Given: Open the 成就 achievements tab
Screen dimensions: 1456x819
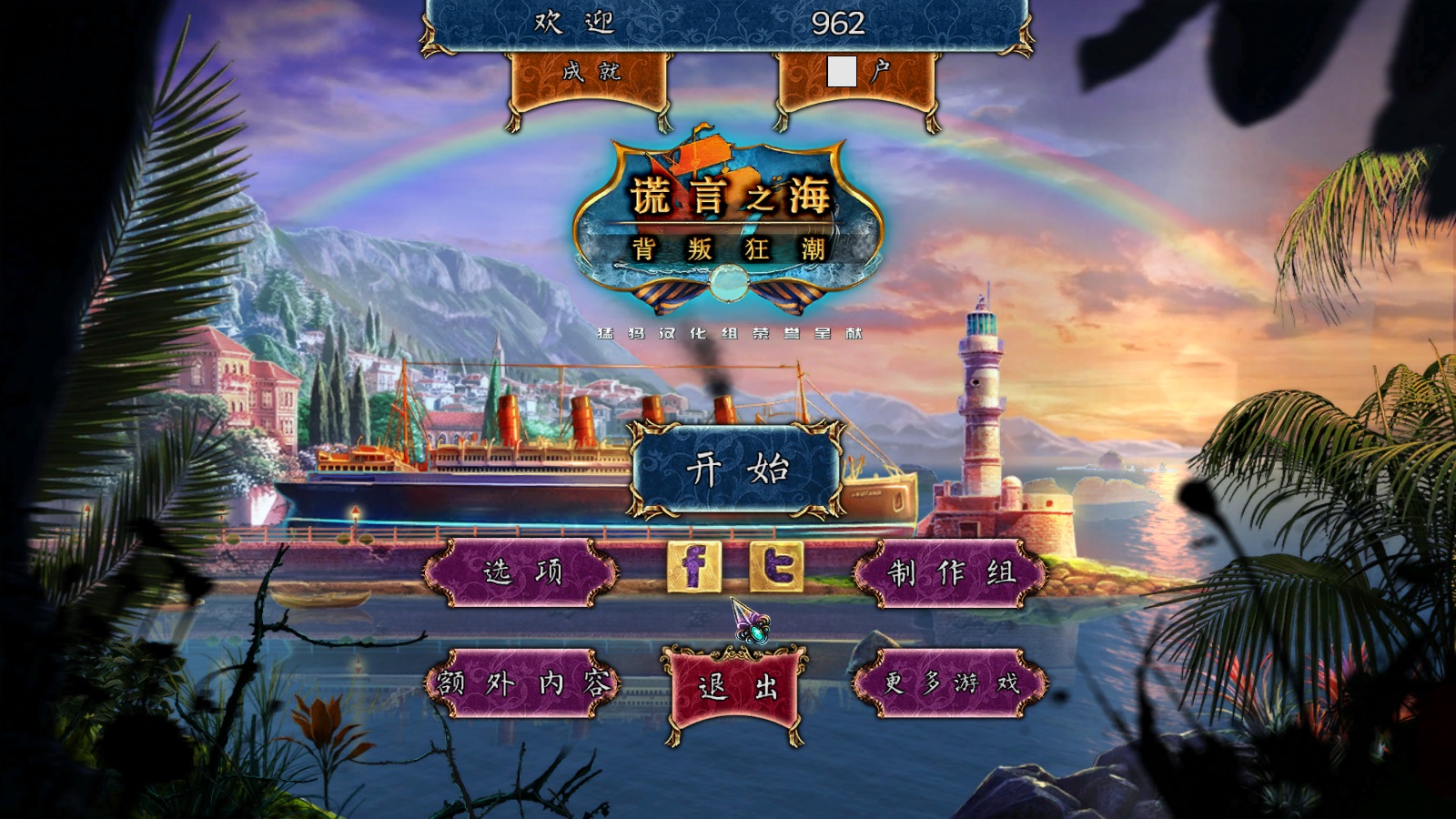Looking at the screenshot, I should [x=591, y=73].
